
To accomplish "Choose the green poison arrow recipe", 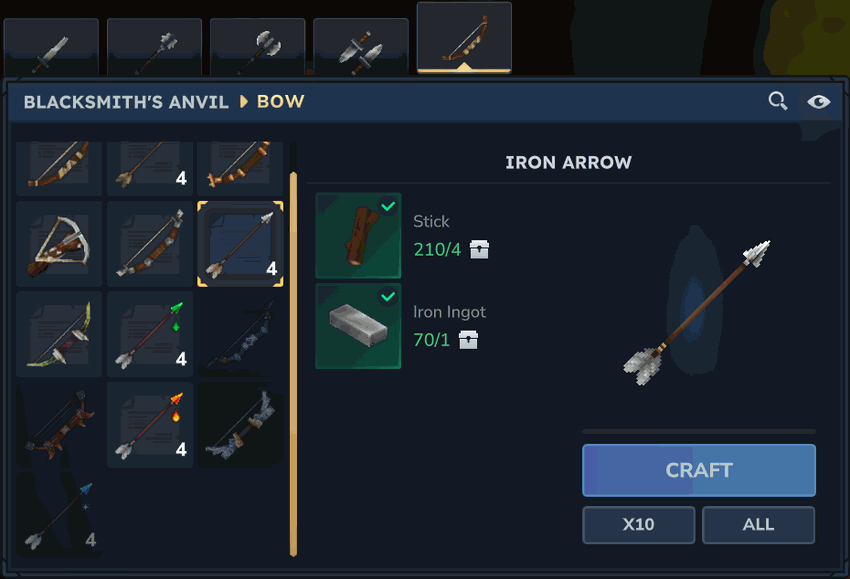I will [150, 334].
